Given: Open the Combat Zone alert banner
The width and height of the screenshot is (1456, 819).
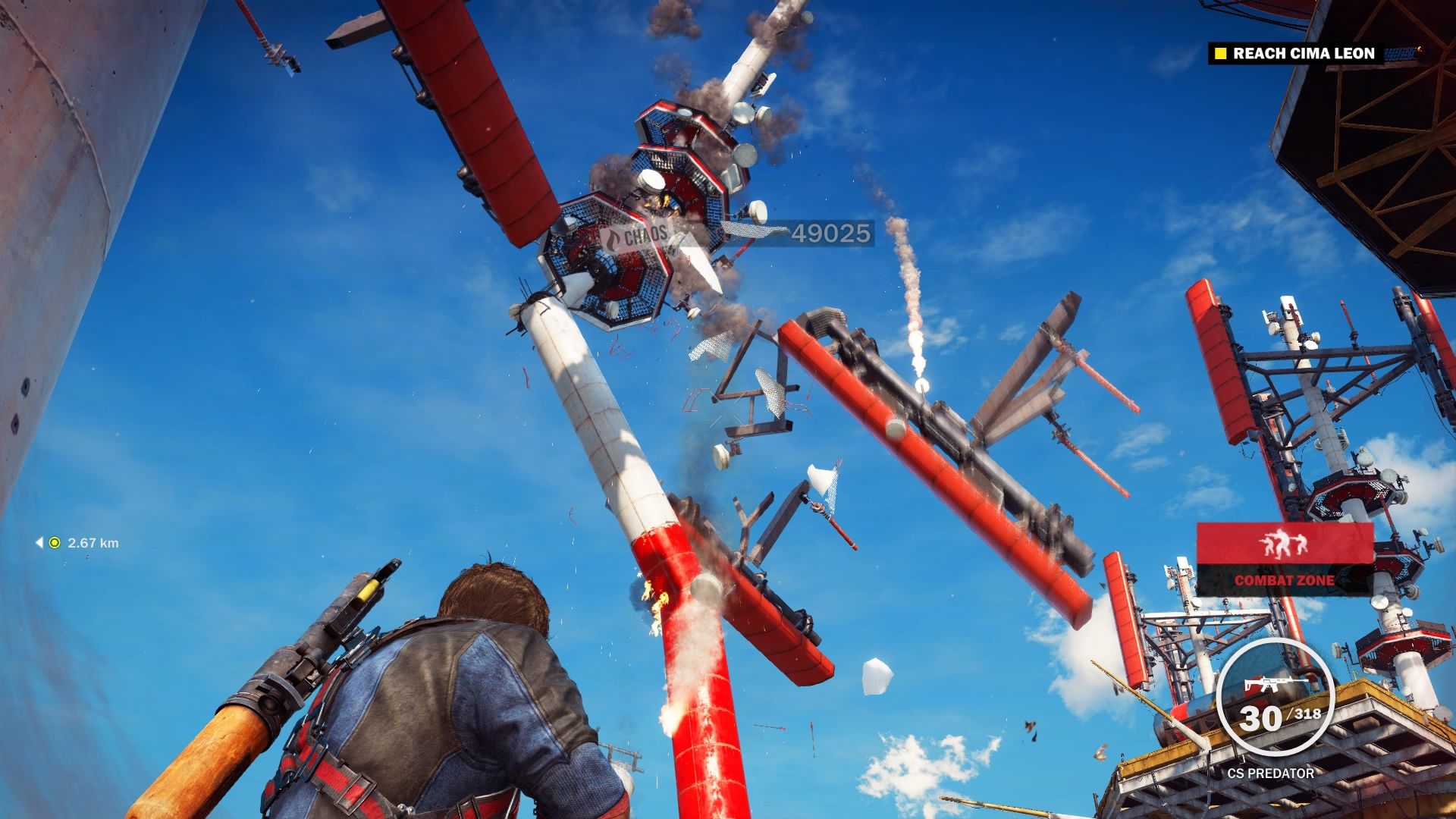Looking at the screenshot, I should tap(1285, 560).
